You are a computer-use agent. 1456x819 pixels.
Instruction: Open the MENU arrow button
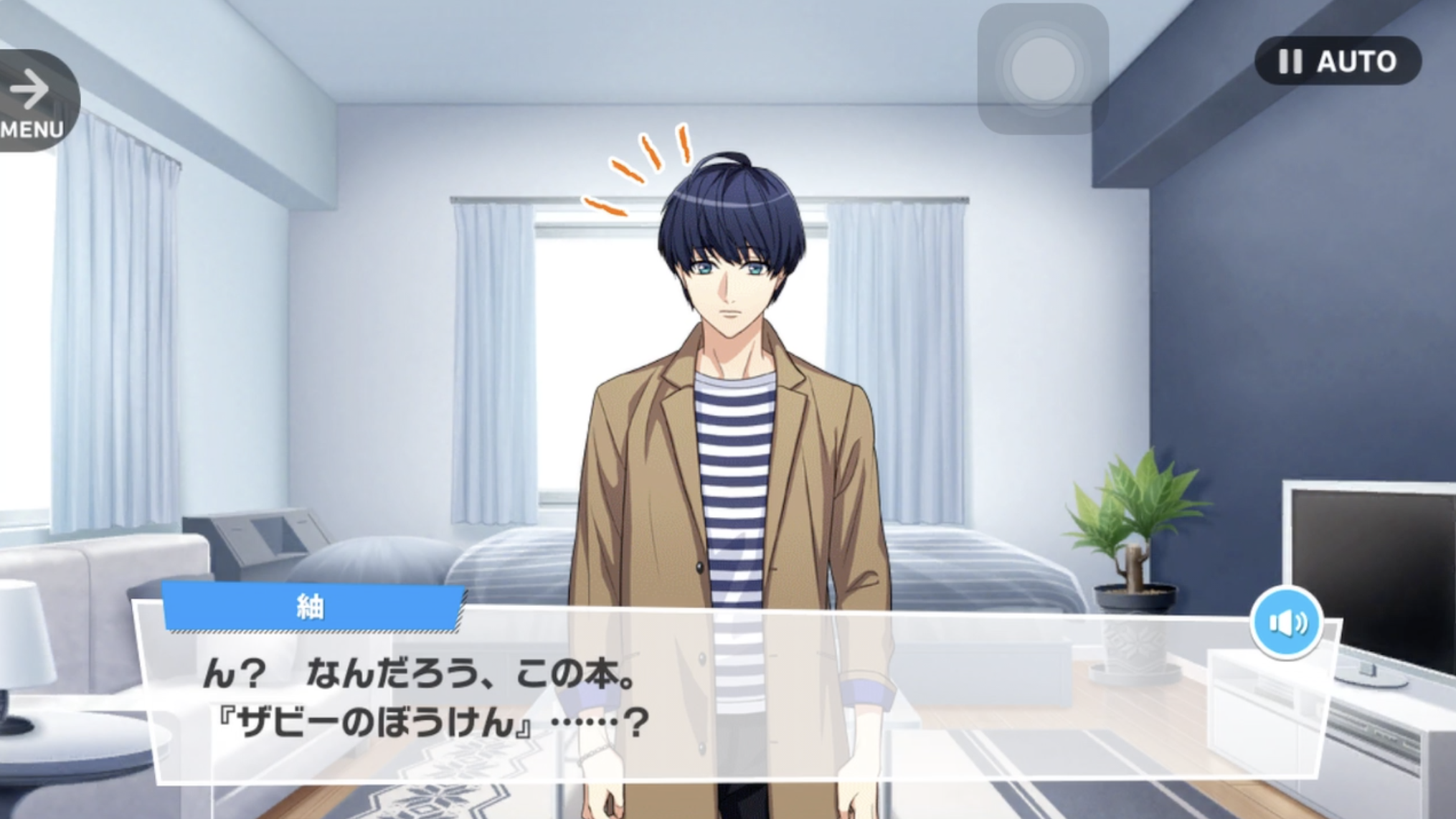coord(32,100)
